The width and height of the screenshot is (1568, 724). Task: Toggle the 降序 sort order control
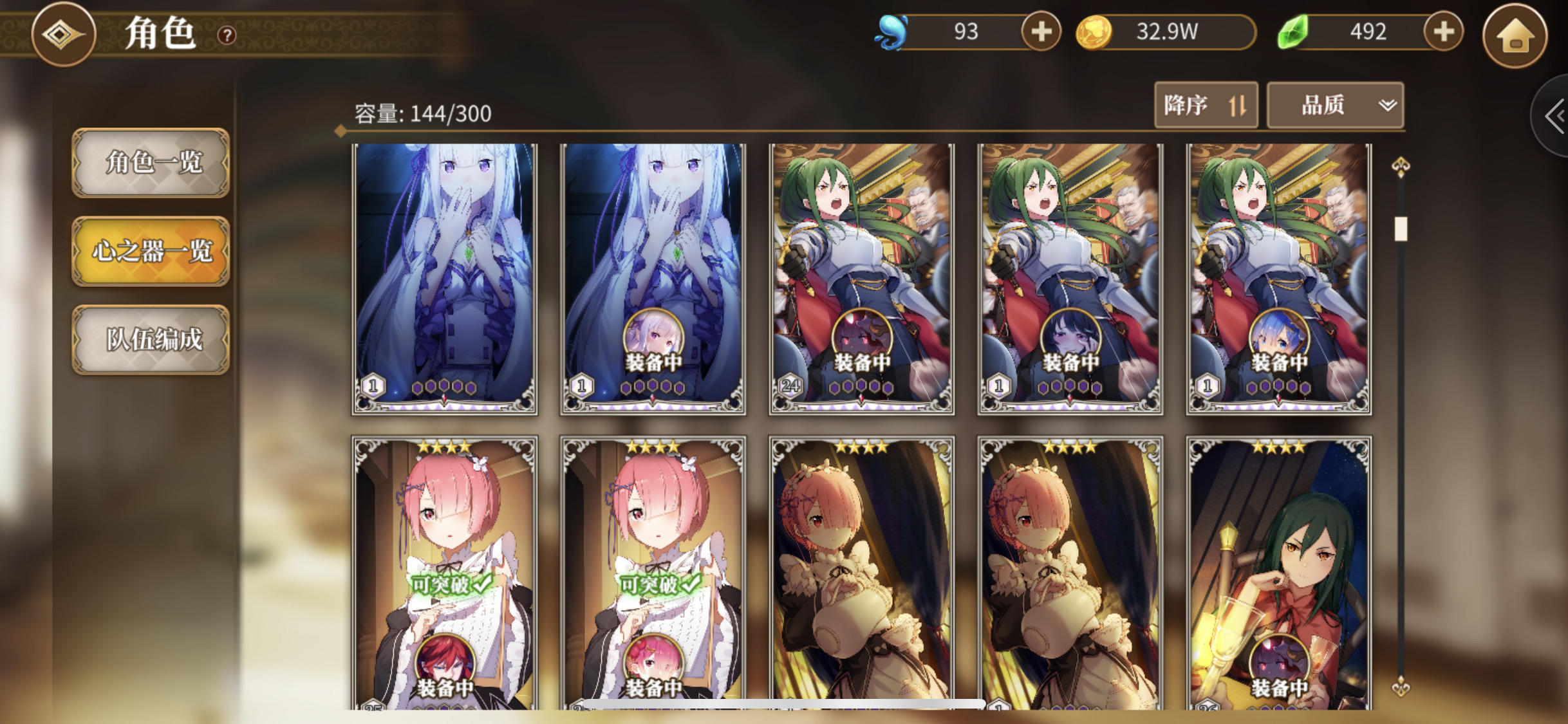coord(1206,105)
